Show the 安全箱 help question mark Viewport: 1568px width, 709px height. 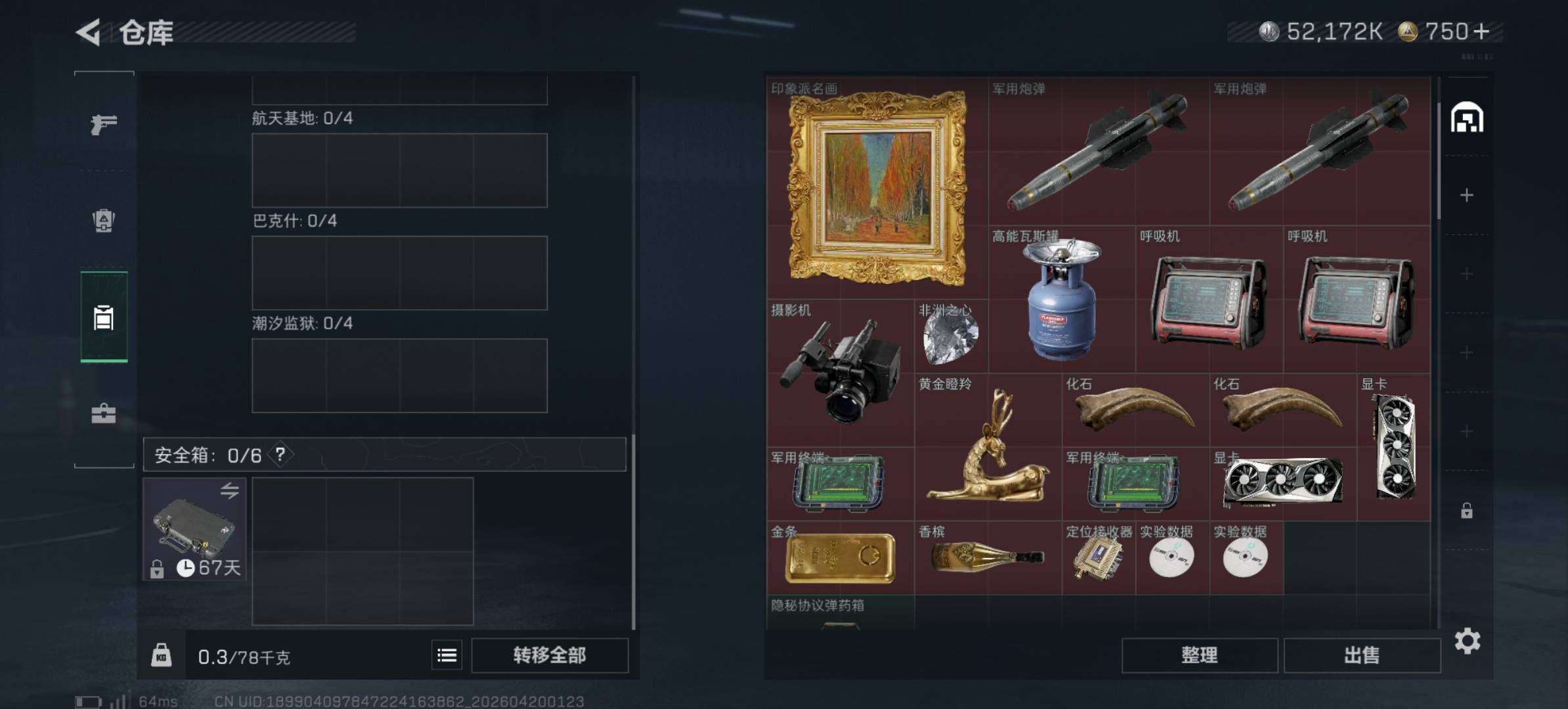tap(280, 454)
